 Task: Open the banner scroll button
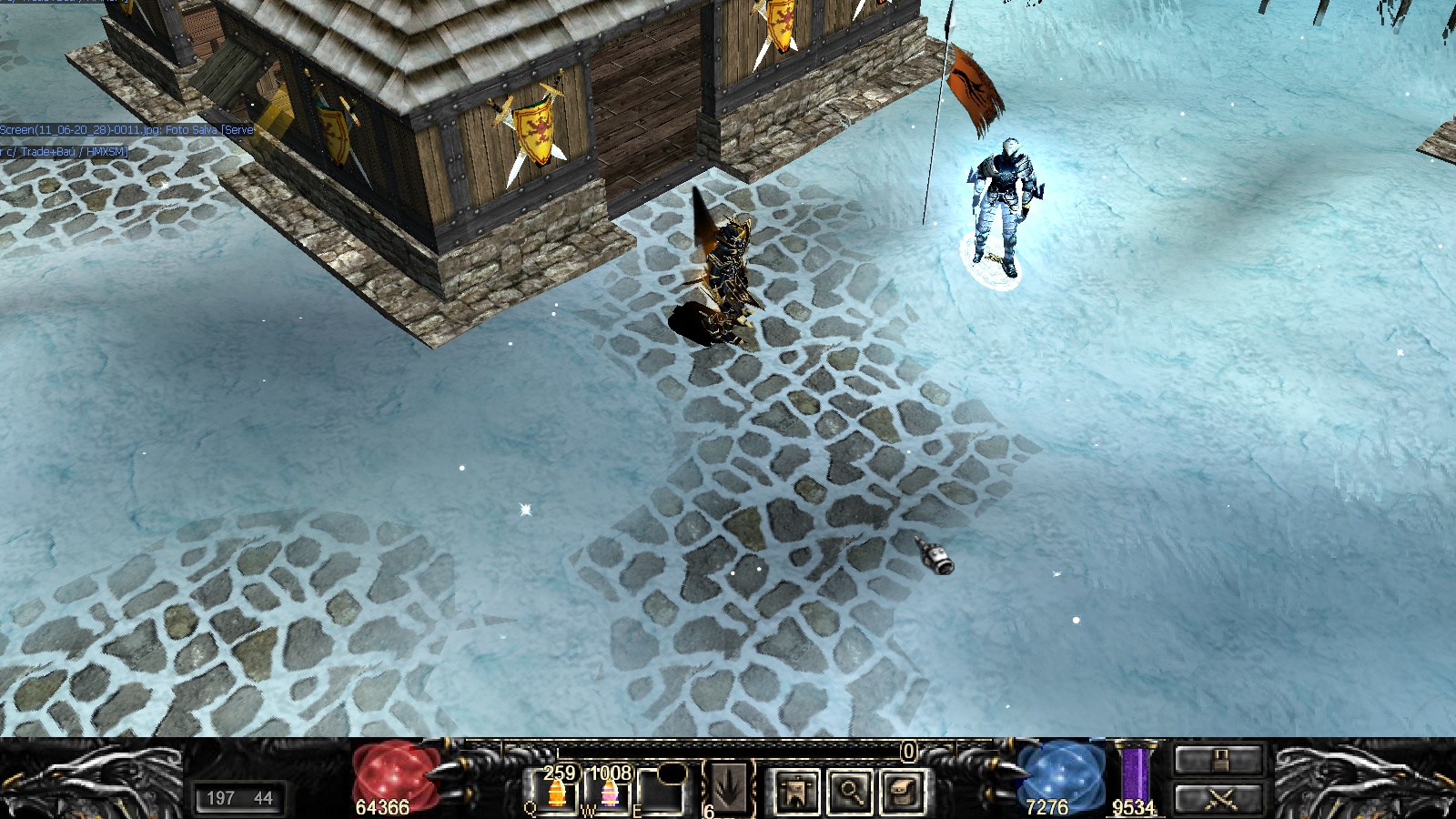point(797,791)
